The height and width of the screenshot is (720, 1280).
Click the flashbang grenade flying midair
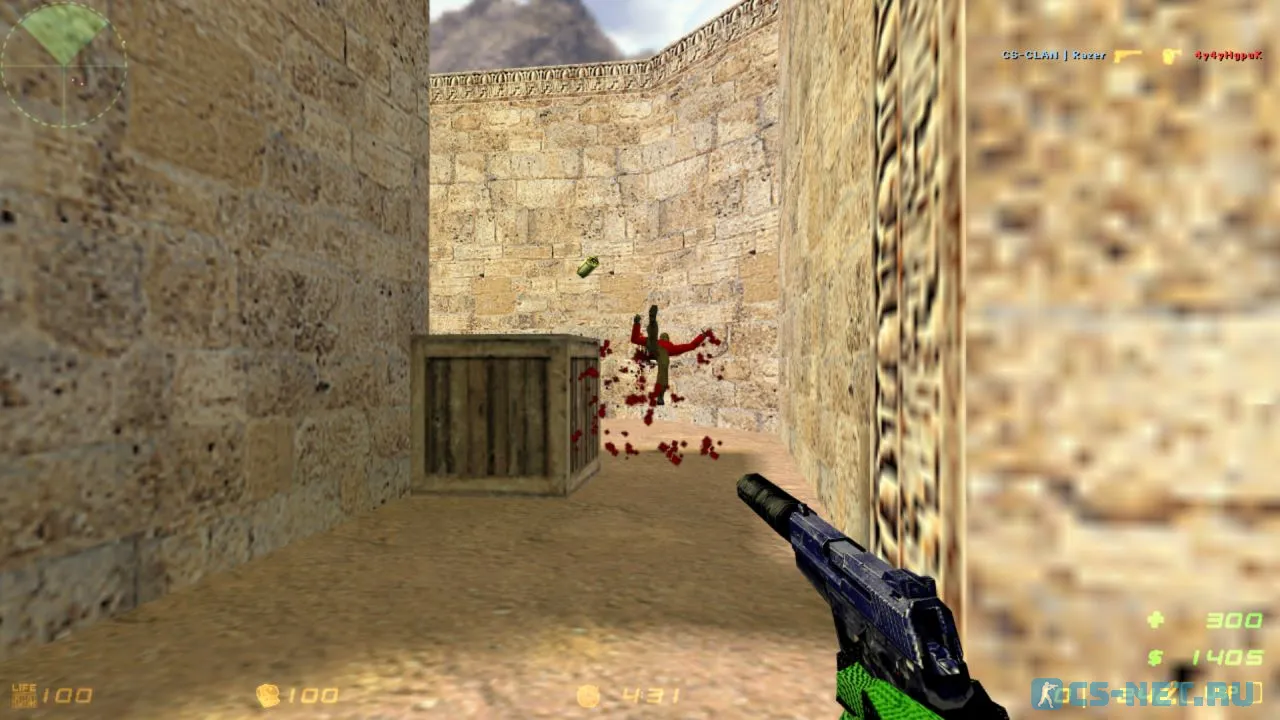[x=587, y=267]
